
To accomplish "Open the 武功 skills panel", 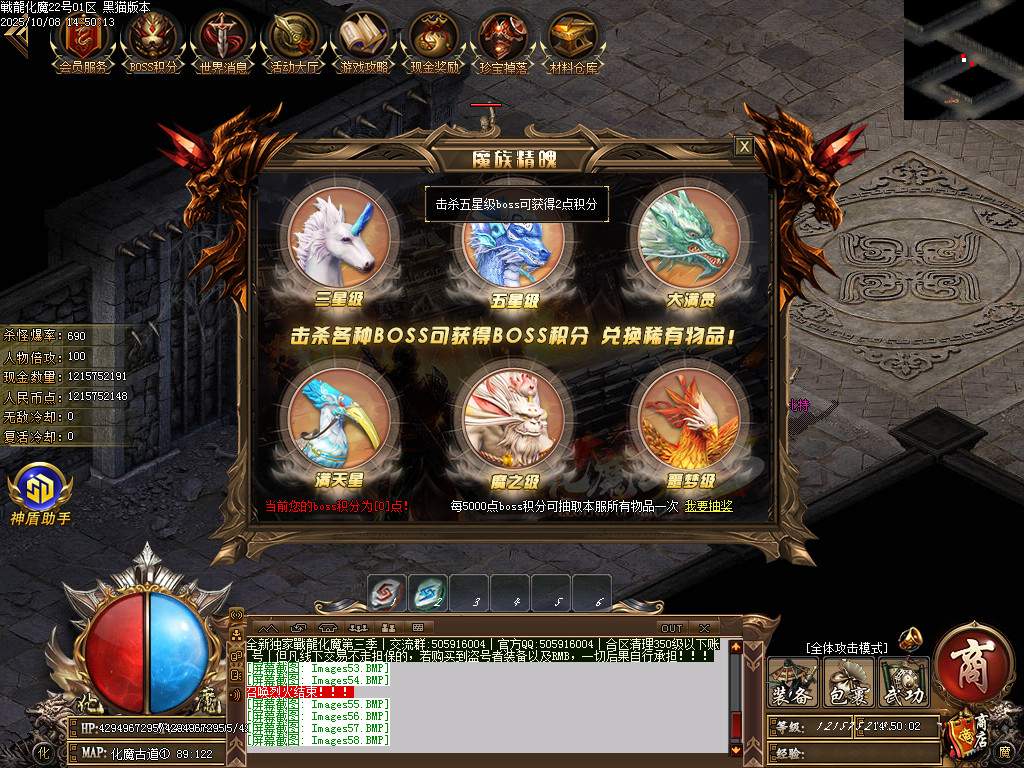I will tap(903, 683).
